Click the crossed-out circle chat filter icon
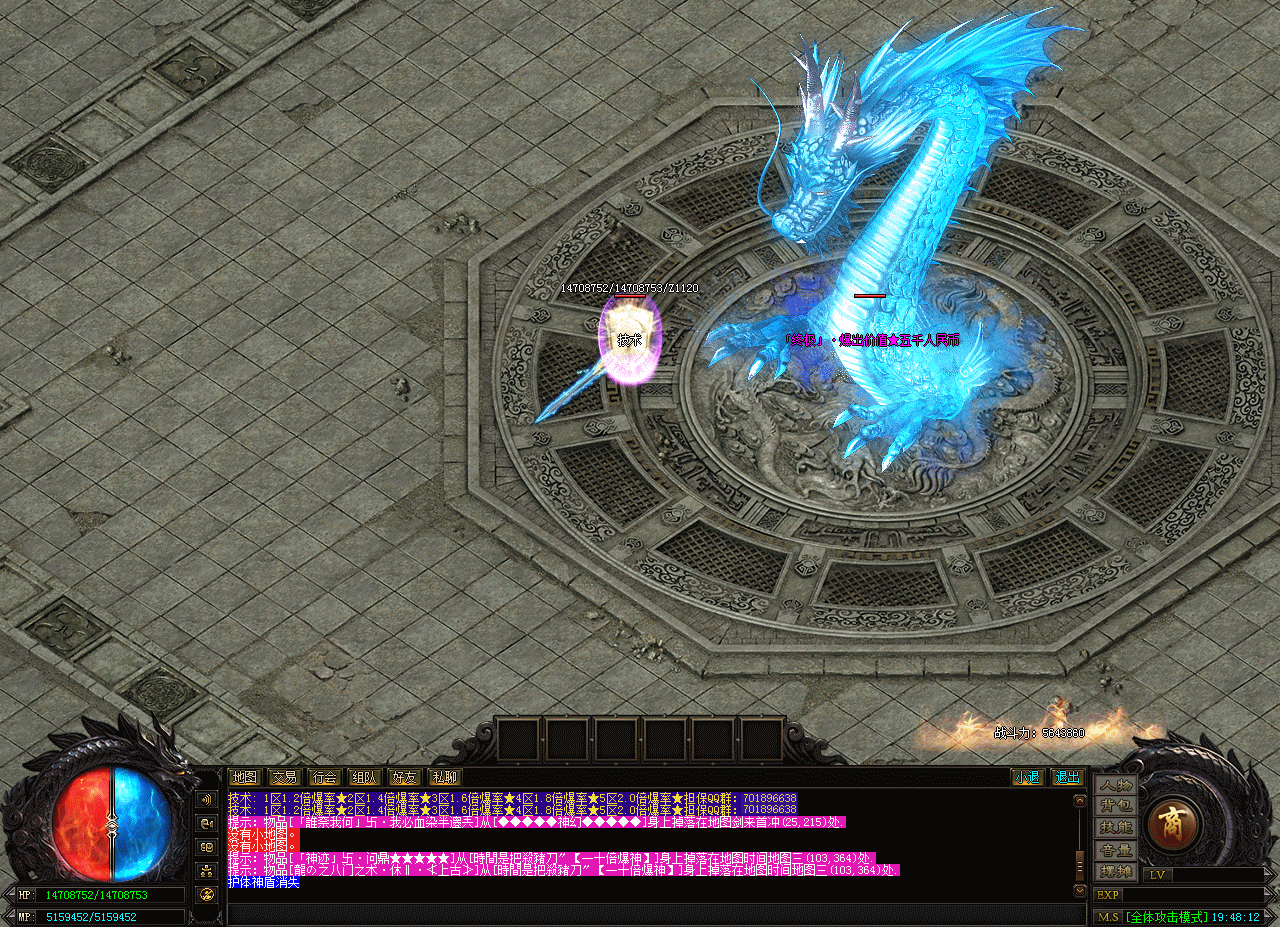The height and width of the screenshot is (927, 1280). pyautogui.click(x=207, y=894)
